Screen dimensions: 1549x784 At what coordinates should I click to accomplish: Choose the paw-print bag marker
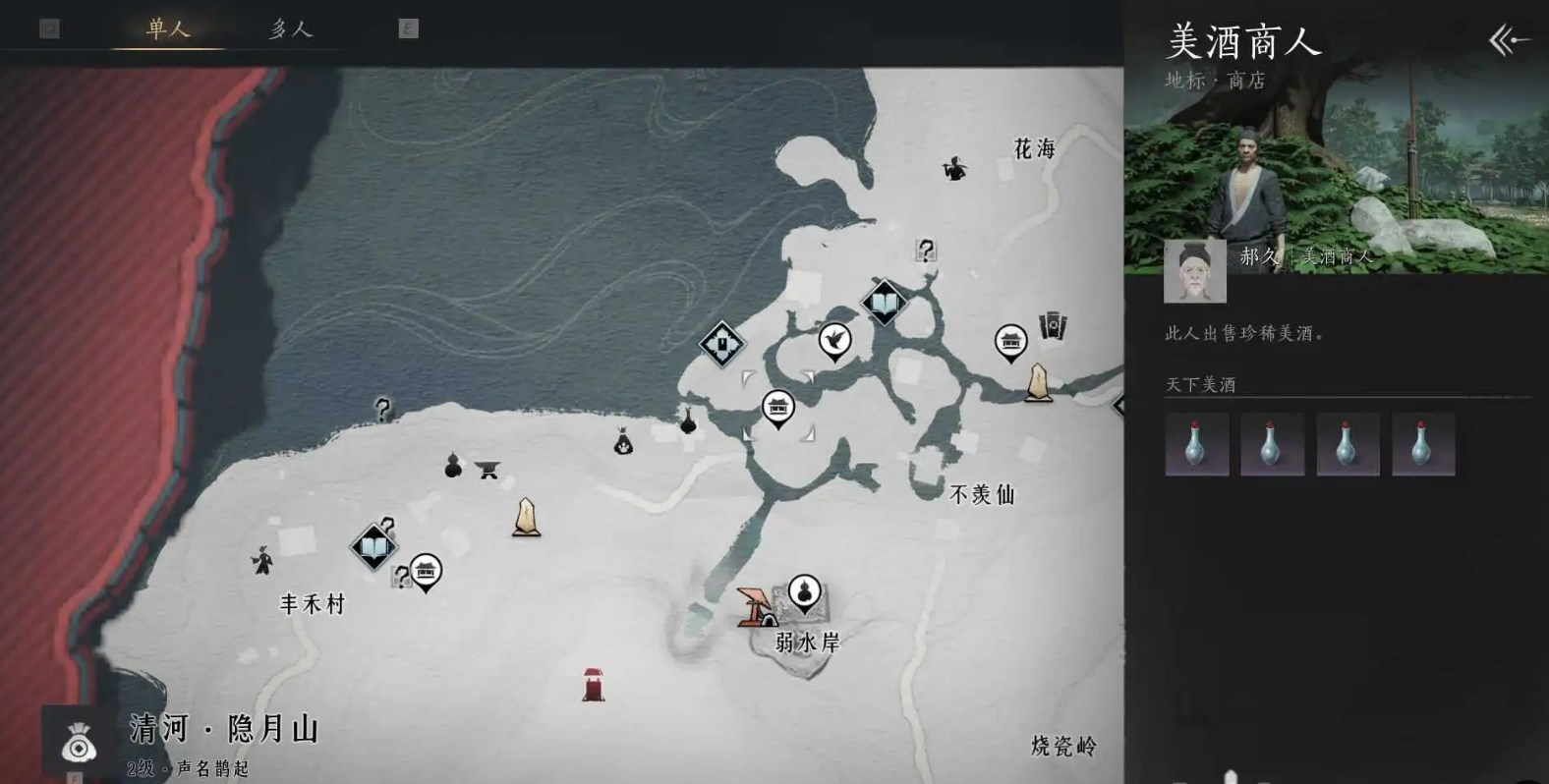[x=623, y=443]
